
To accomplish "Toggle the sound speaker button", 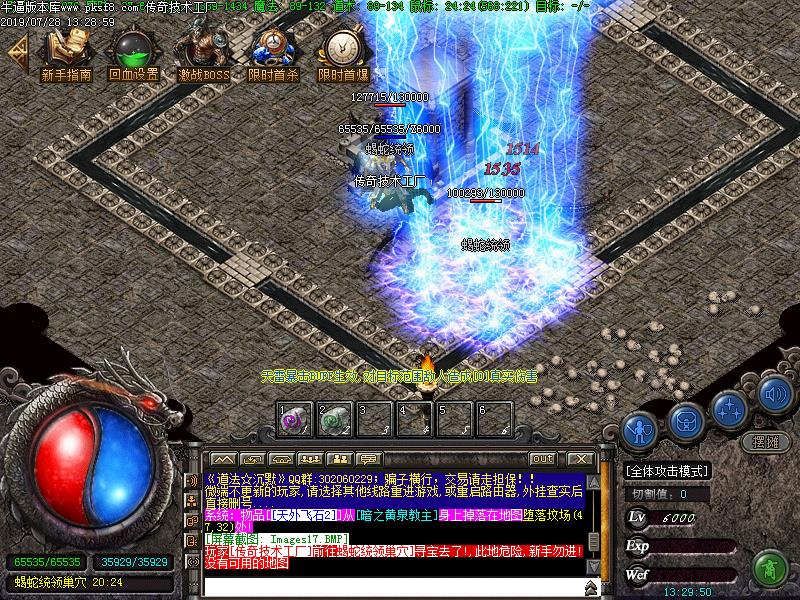I will (x=775, y=397).
